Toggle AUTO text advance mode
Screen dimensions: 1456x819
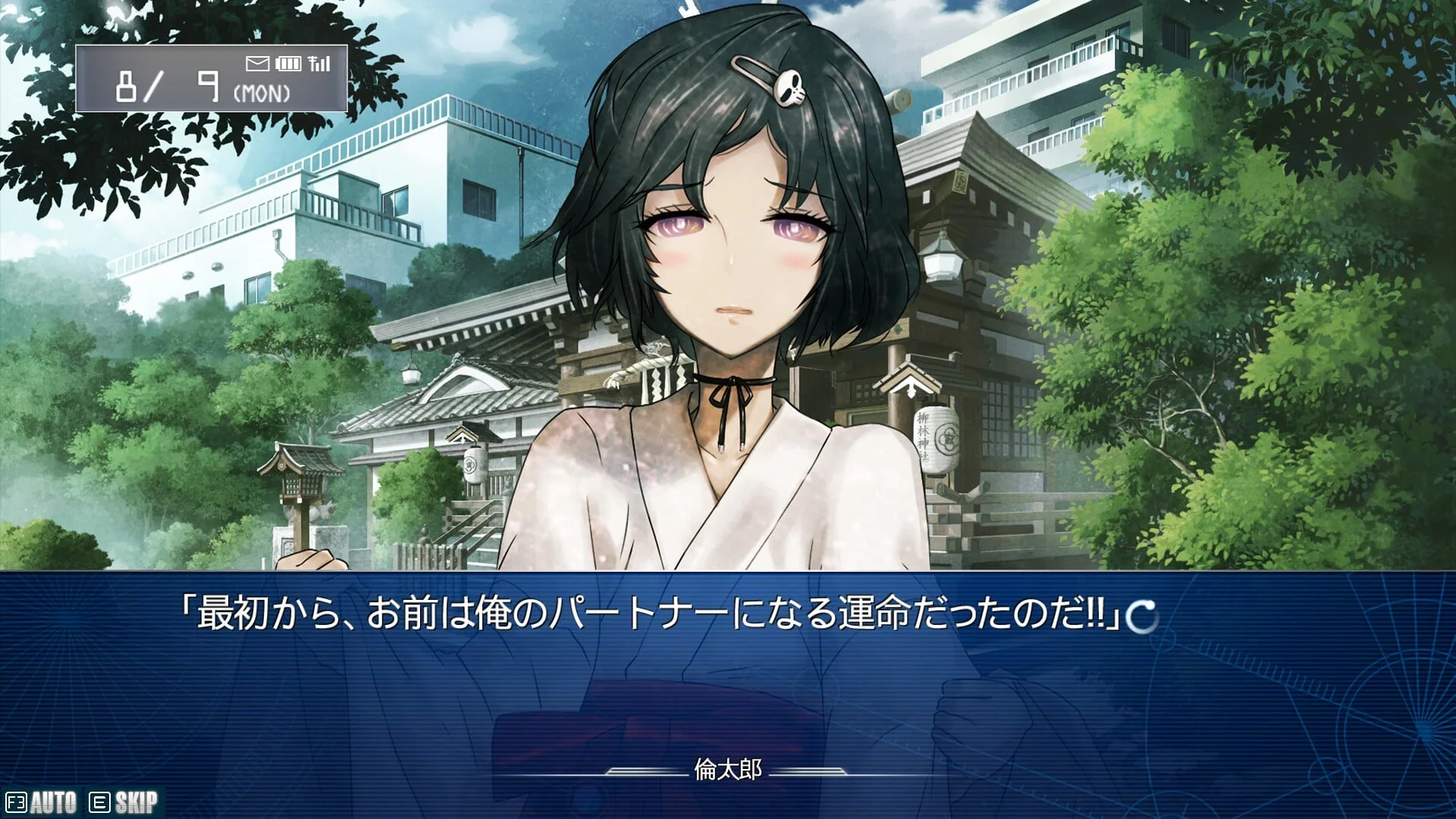(42, 802)
